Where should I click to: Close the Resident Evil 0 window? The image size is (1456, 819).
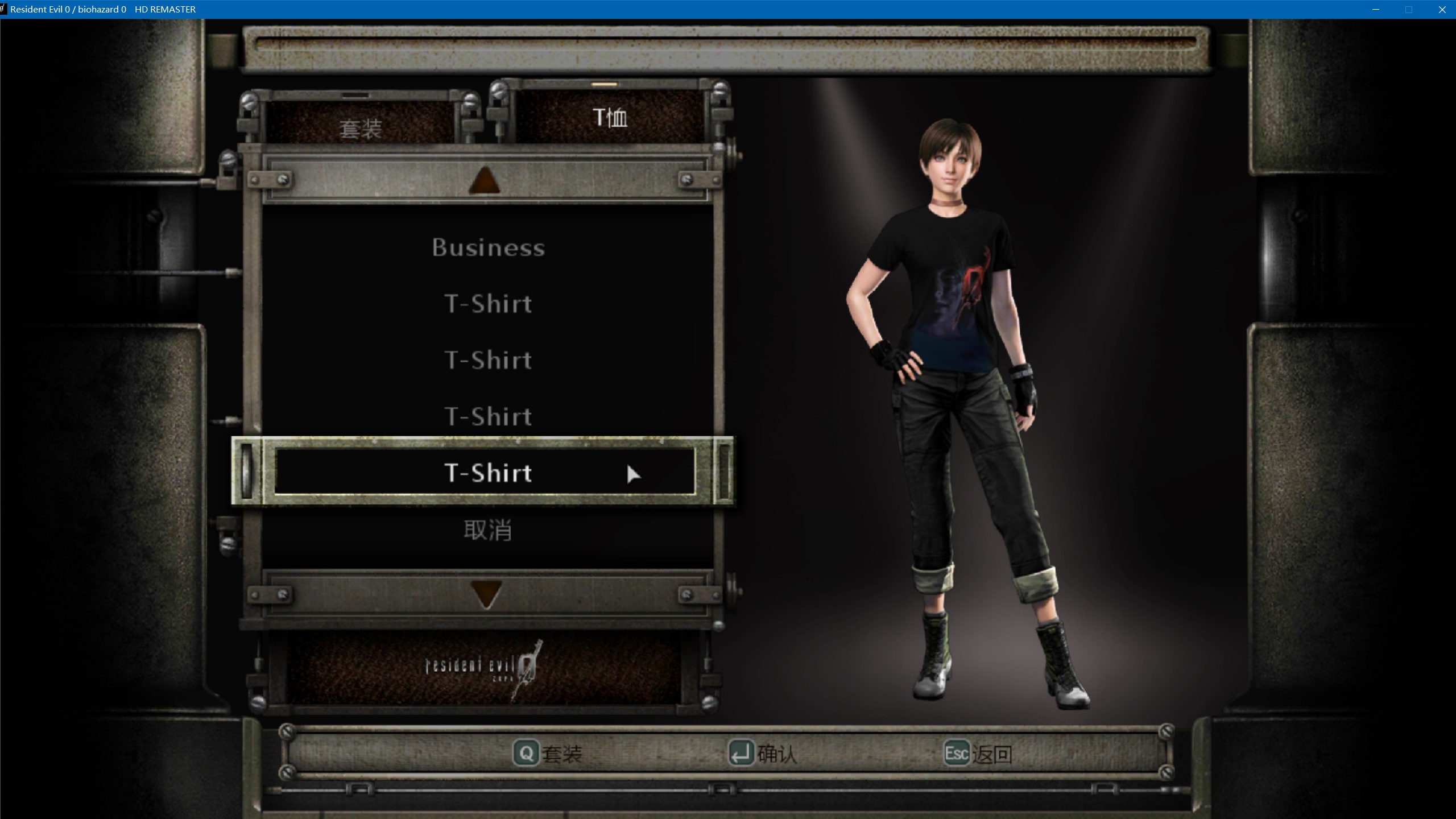coord(1442,10)
